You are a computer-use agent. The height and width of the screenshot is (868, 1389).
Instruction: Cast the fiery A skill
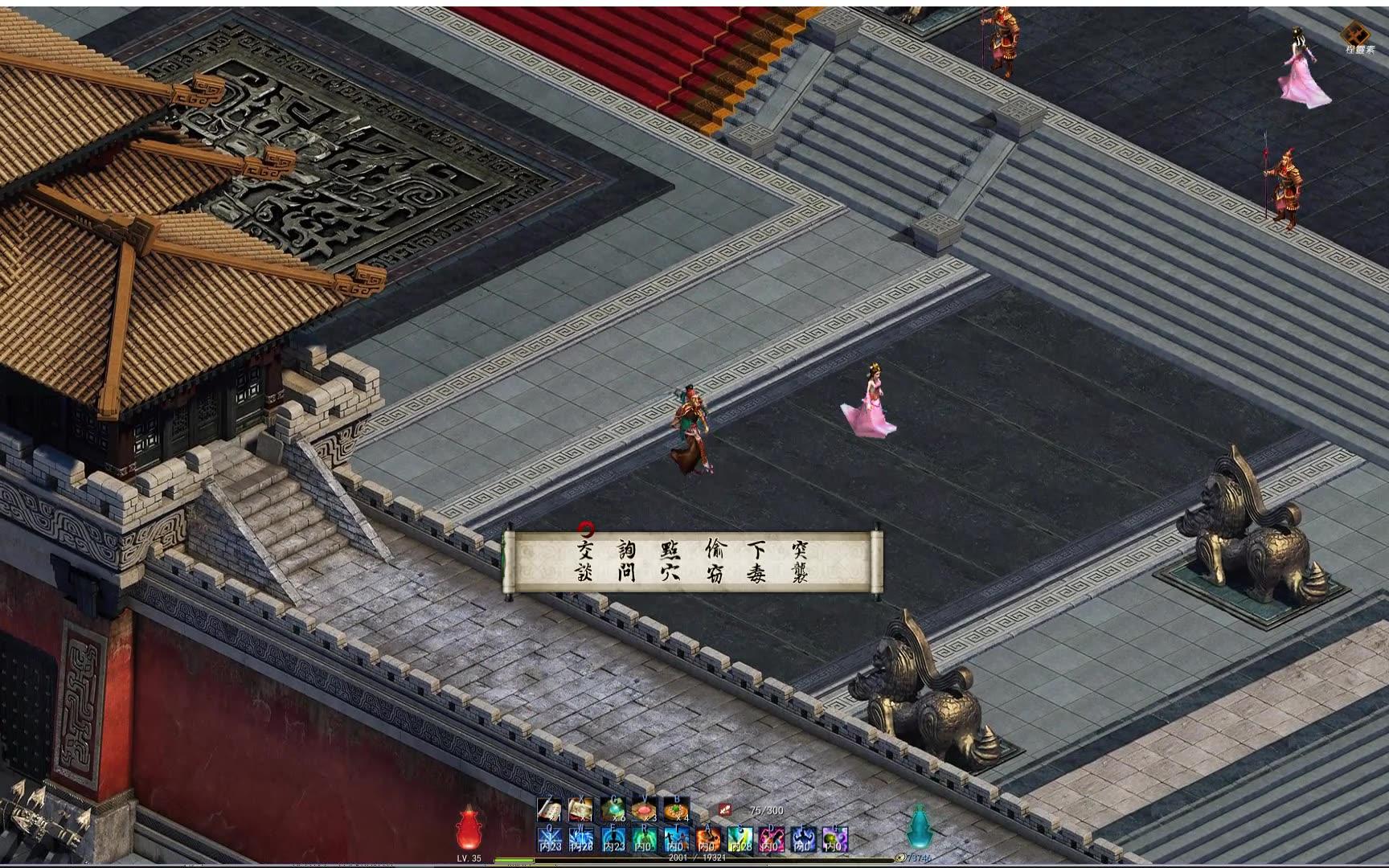point(710,837)
